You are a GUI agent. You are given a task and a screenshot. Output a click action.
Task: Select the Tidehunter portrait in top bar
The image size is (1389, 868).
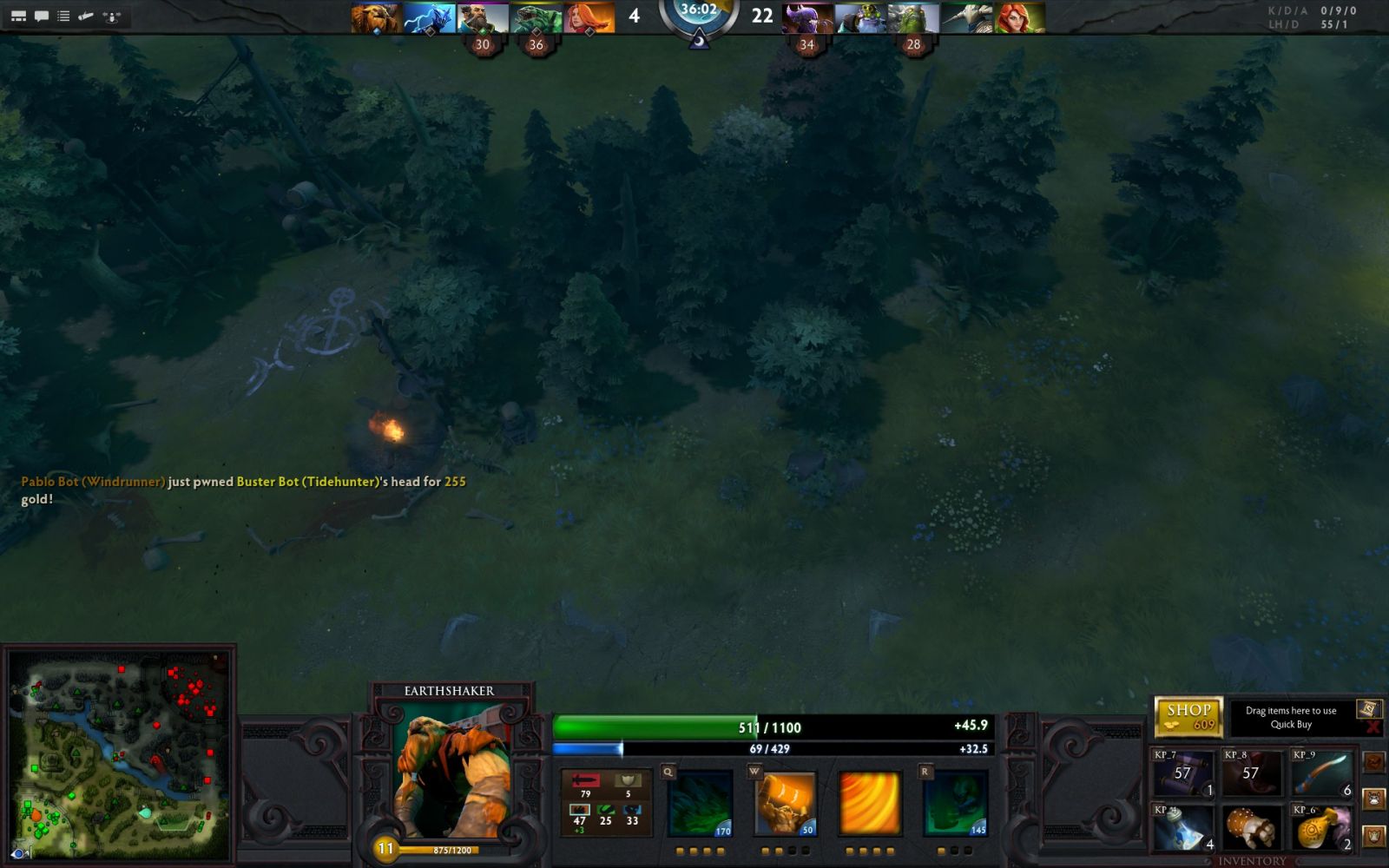point(536,17)
